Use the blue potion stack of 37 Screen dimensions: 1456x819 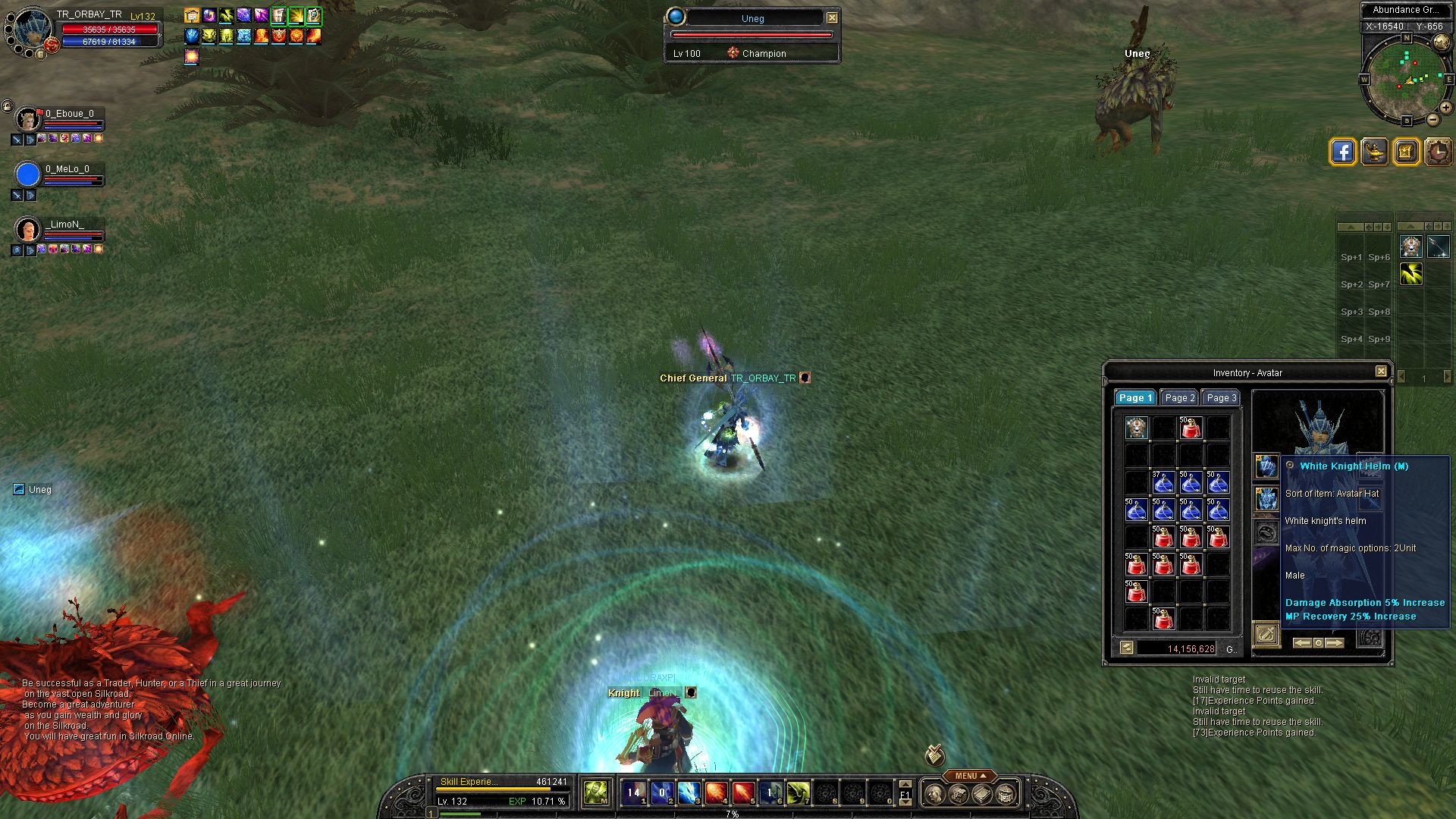1163,482
